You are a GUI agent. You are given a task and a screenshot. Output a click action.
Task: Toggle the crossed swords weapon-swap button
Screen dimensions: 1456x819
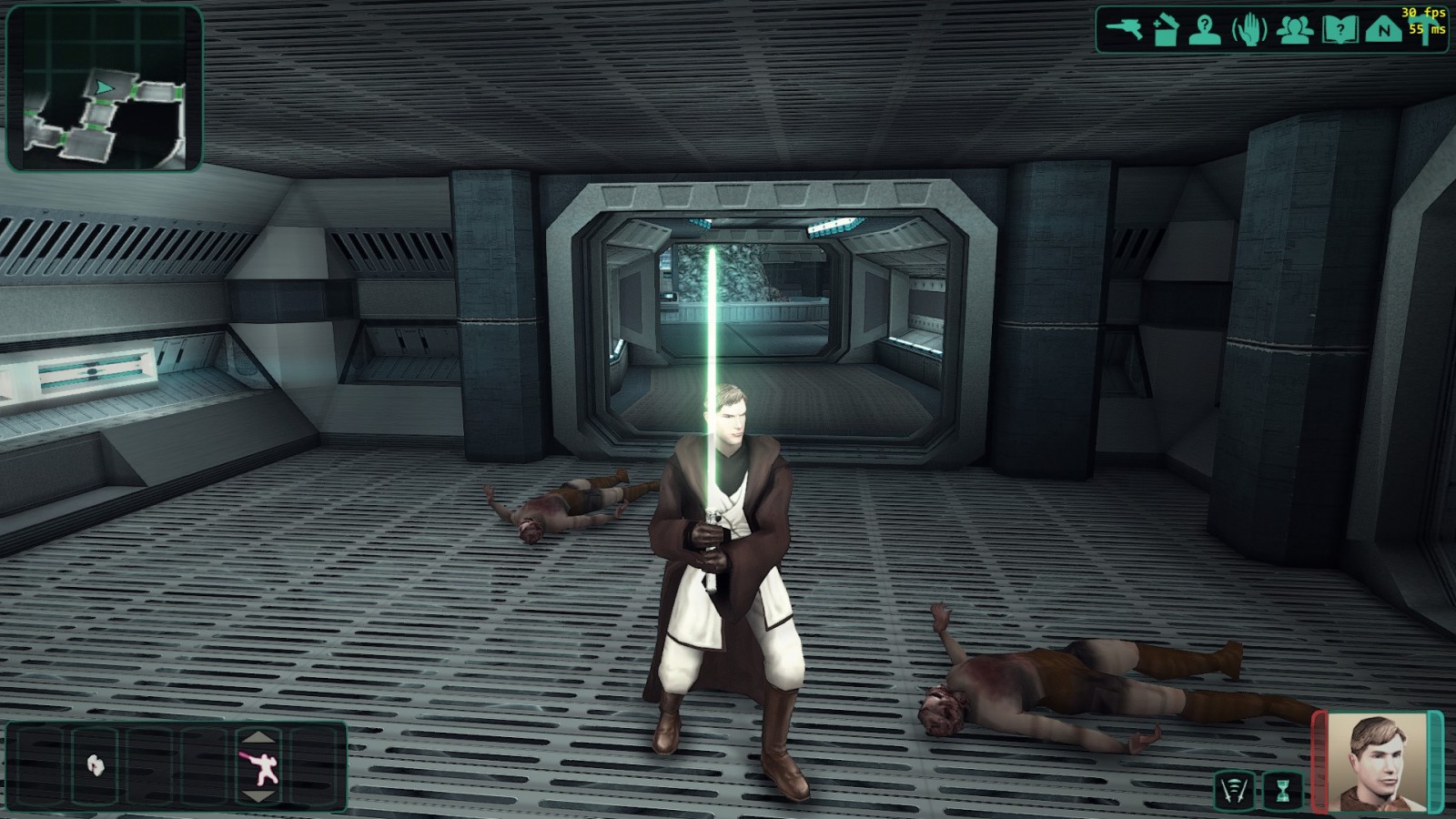1234,790
